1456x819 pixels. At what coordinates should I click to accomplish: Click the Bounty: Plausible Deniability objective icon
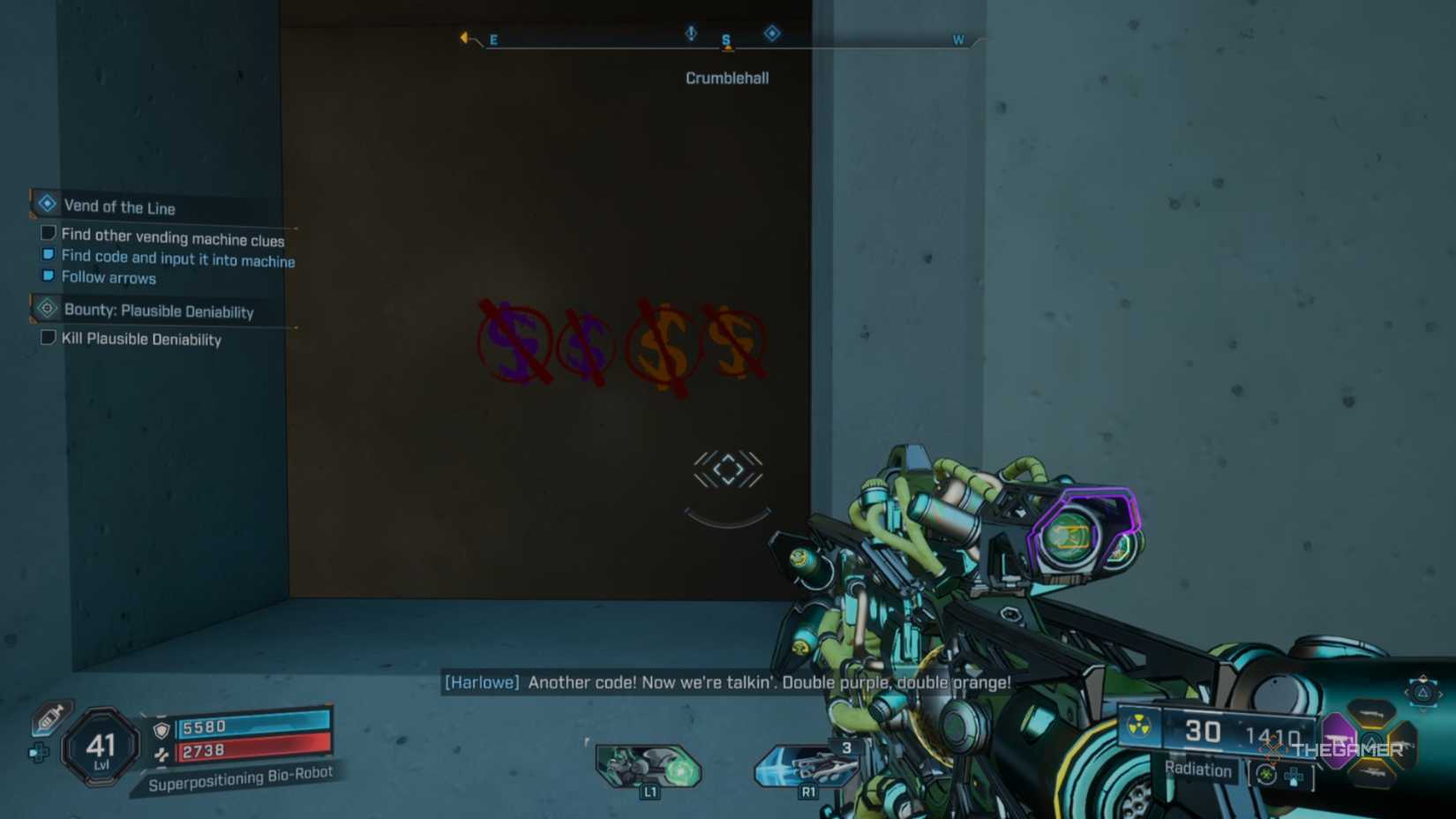(46, 309)
